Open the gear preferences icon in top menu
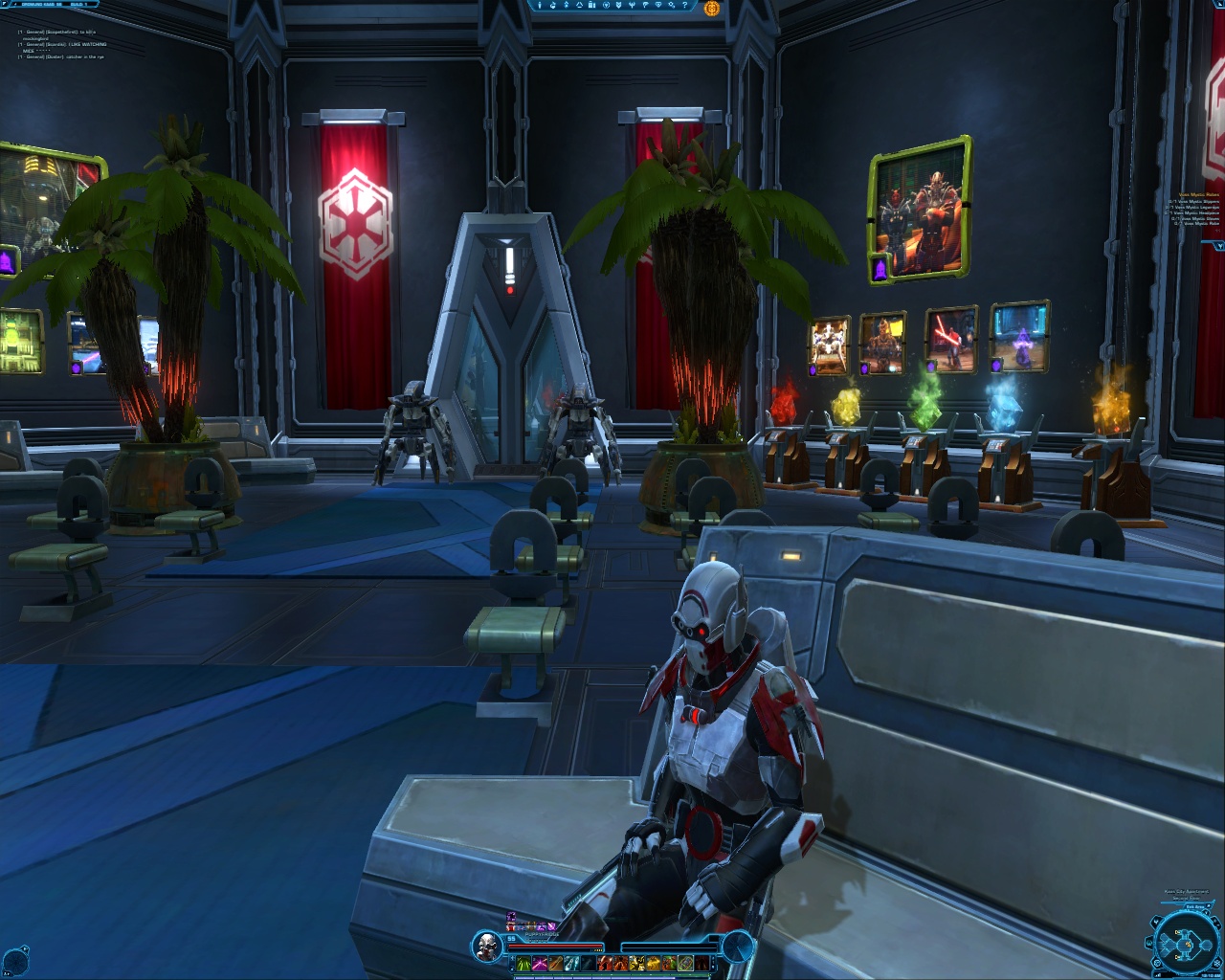 click(x=672, y=7)
